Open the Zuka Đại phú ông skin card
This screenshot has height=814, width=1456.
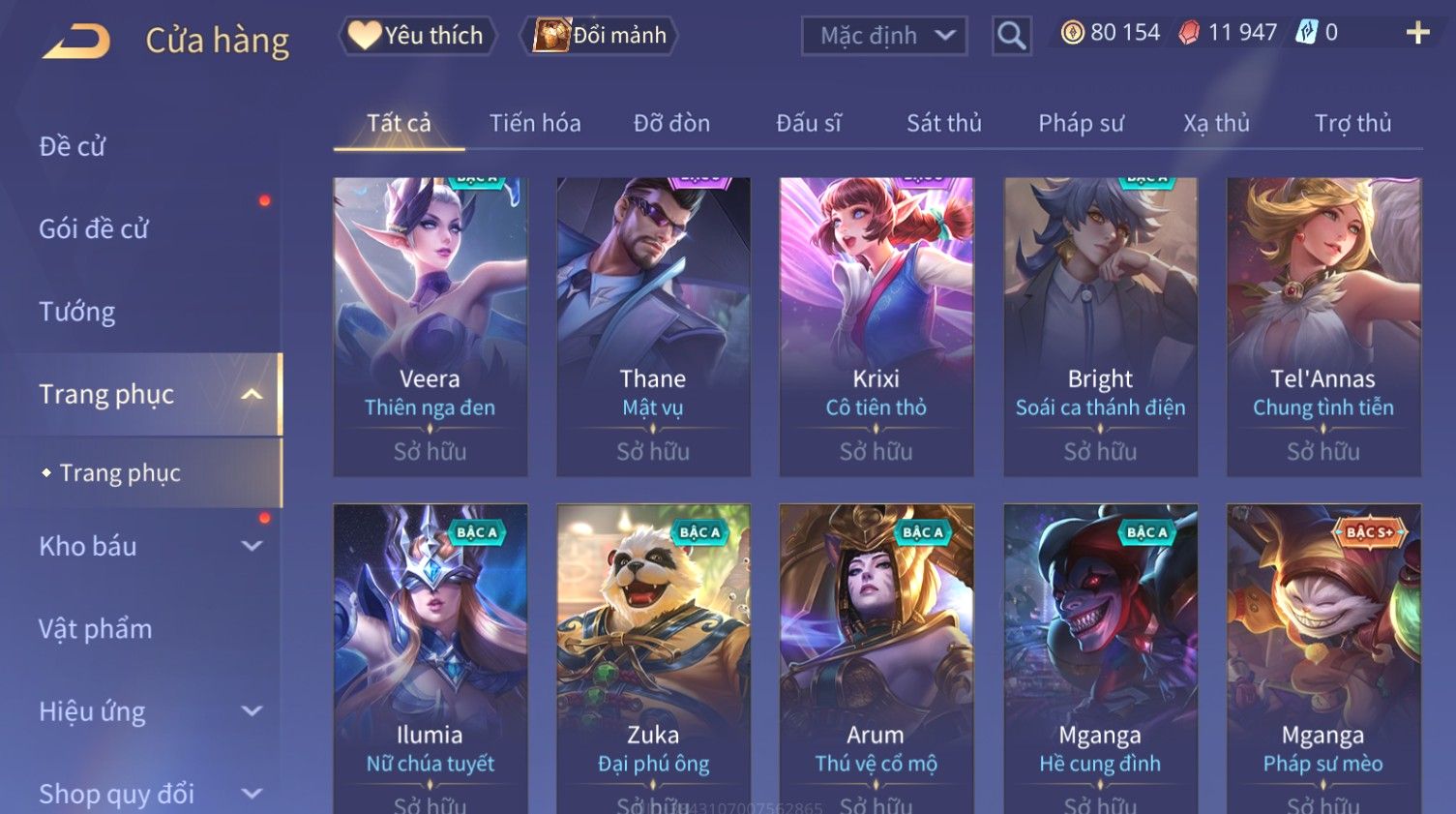653,658
